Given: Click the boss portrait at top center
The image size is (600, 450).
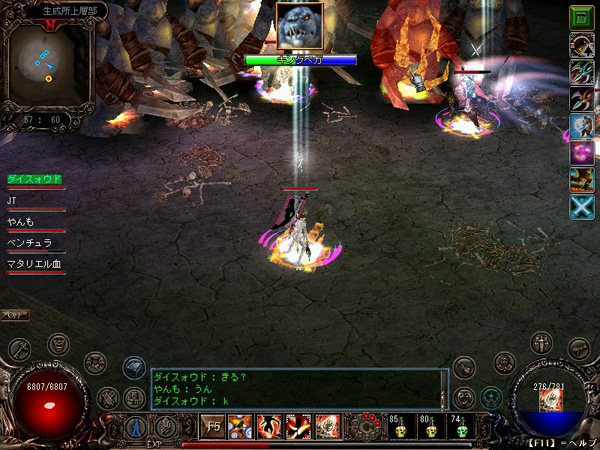Looking at the screenshot, I should pos(300,27).
